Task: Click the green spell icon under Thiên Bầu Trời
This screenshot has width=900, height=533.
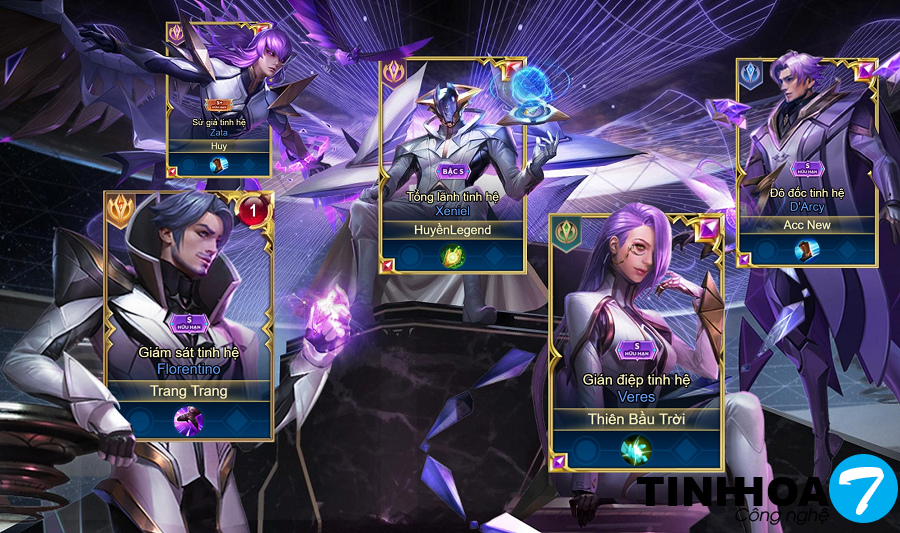Action: pyautogui.click(x=636, y=449)
